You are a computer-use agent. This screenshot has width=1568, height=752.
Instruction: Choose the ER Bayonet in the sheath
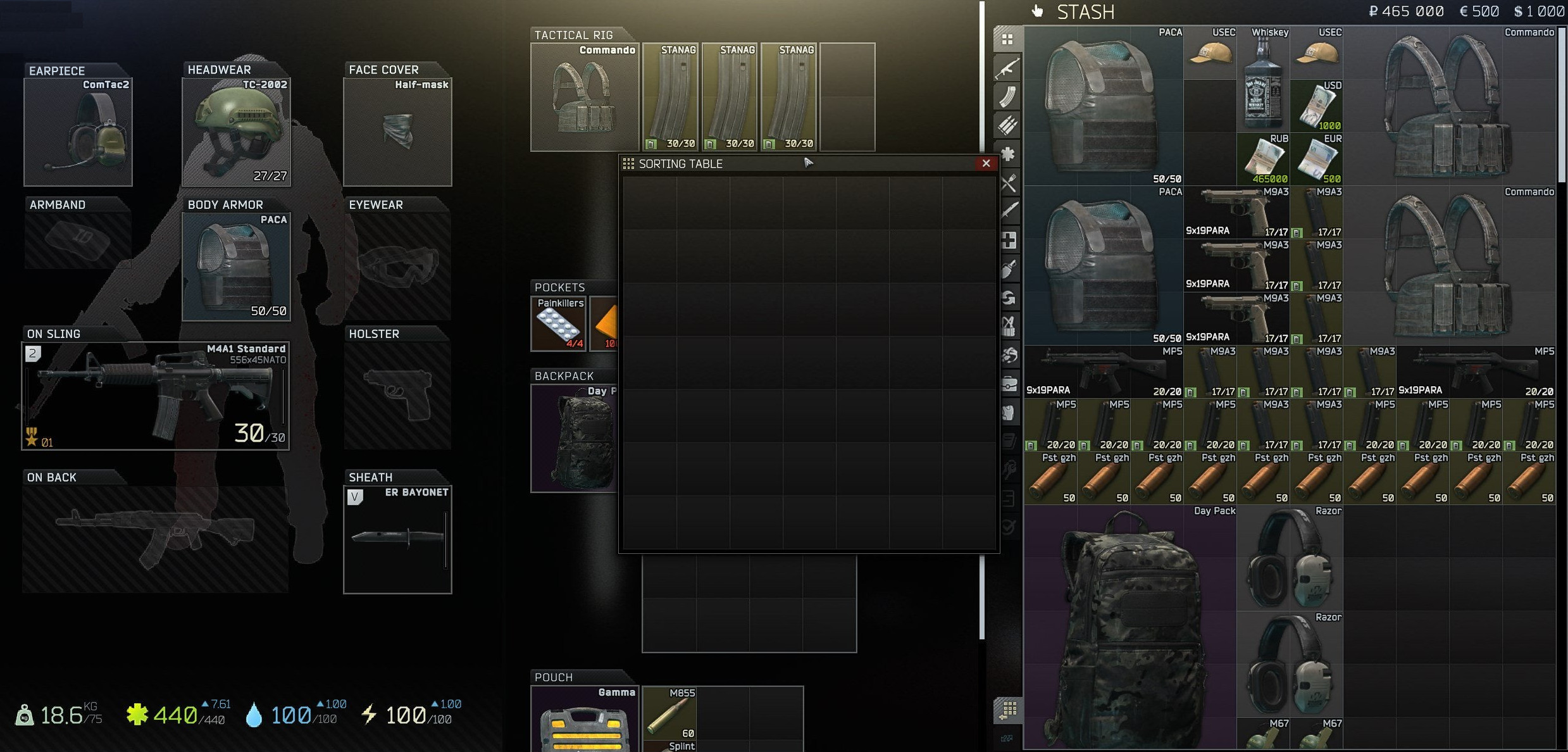(x=397, y=539)
